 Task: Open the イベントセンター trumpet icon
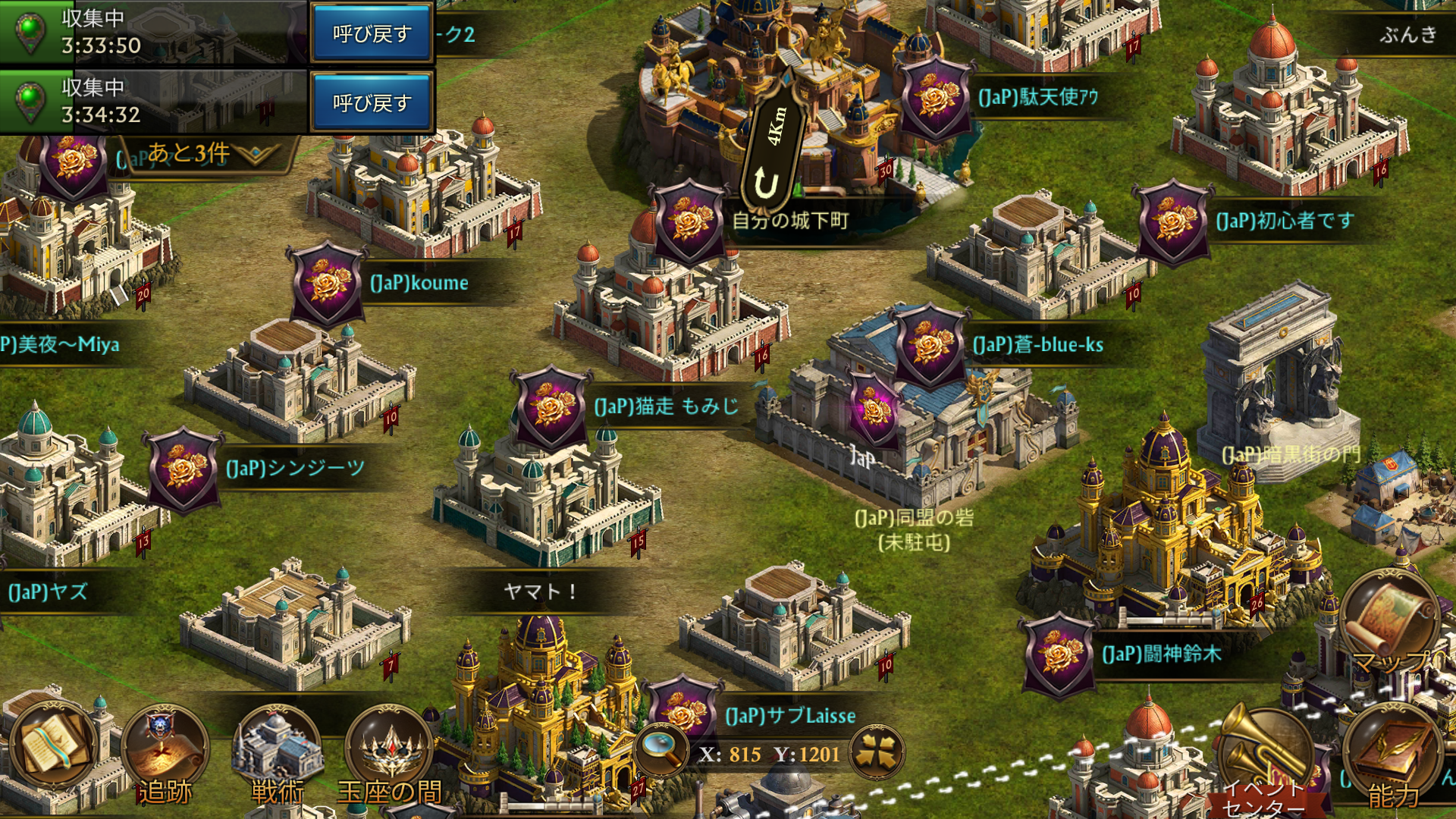(x=1261, y=758)
